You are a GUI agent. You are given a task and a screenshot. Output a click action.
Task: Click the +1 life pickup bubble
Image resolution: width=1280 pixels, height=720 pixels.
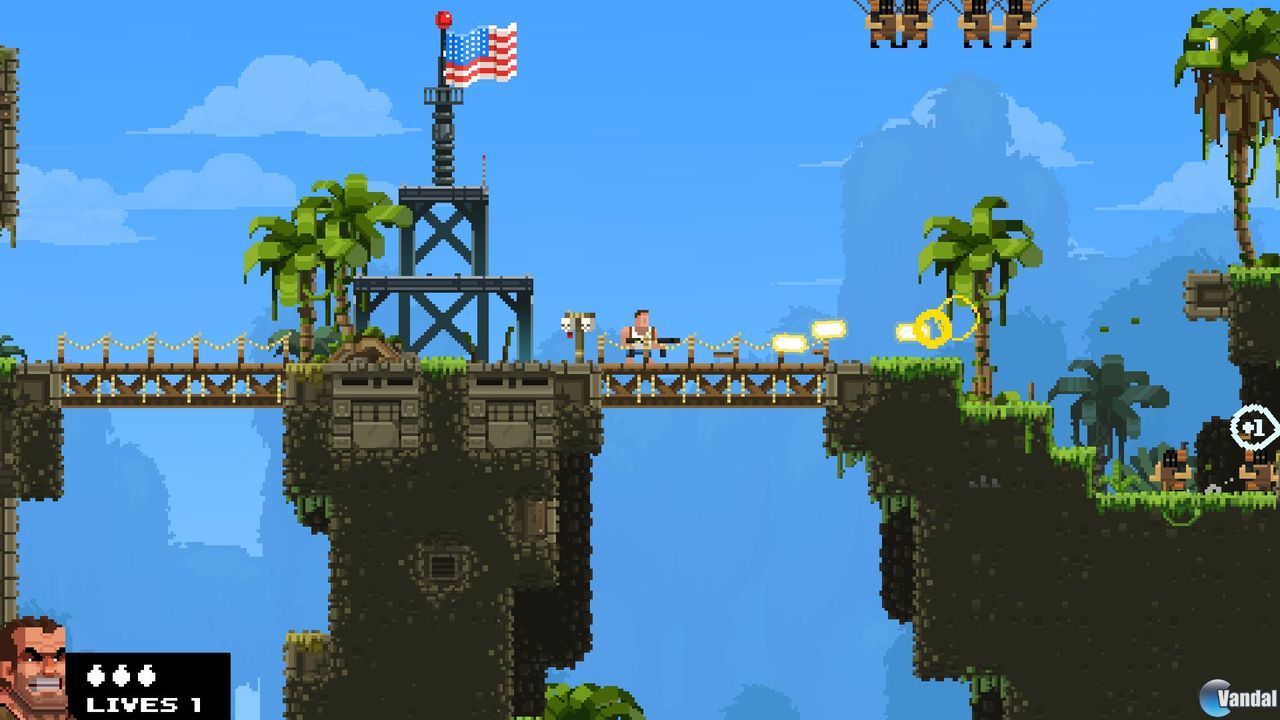[1252, 426]
